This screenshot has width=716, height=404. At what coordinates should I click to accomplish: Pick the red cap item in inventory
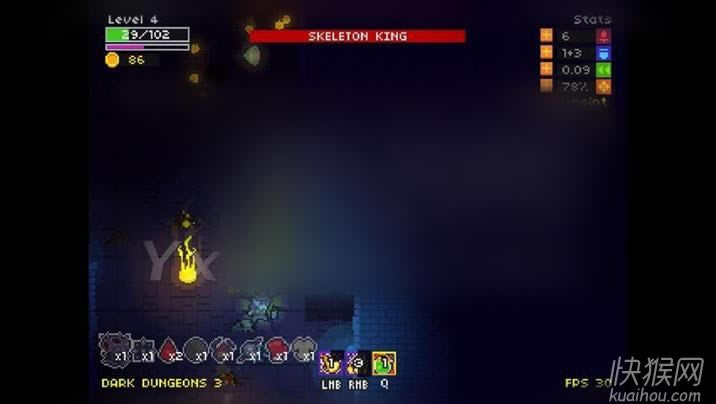[278, 349]
